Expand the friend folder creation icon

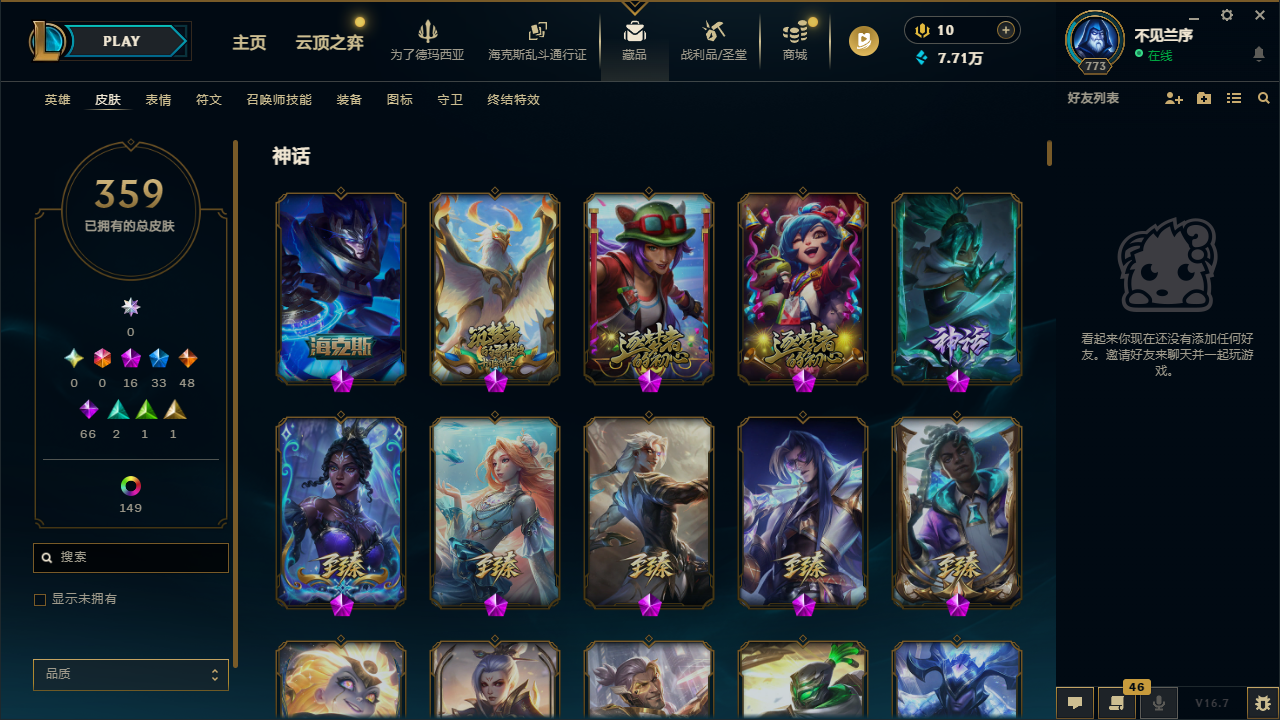click(1204, 99)
